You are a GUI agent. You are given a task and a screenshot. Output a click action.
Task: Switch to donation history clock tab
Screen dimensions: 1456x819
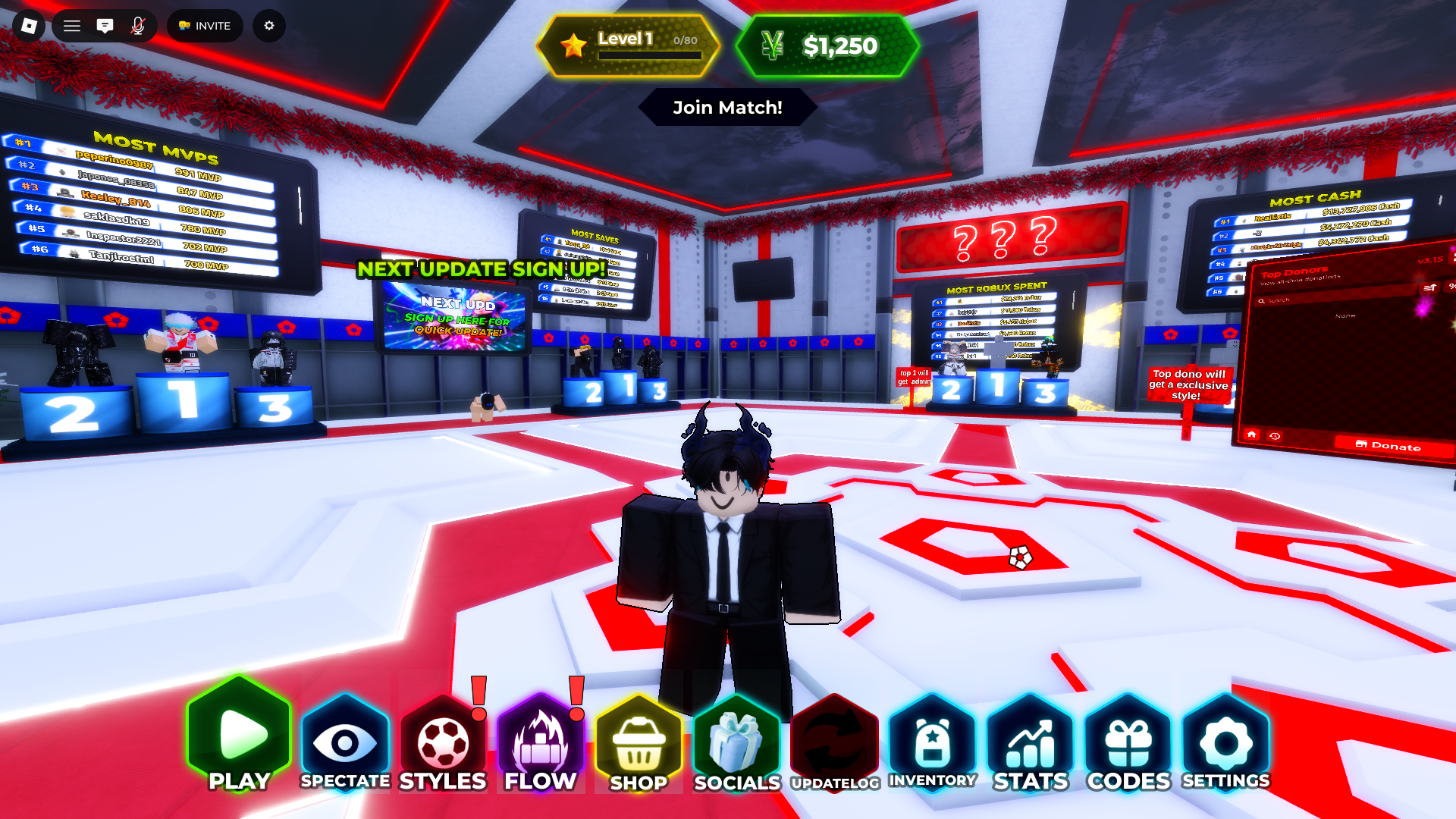point(1275,435)
